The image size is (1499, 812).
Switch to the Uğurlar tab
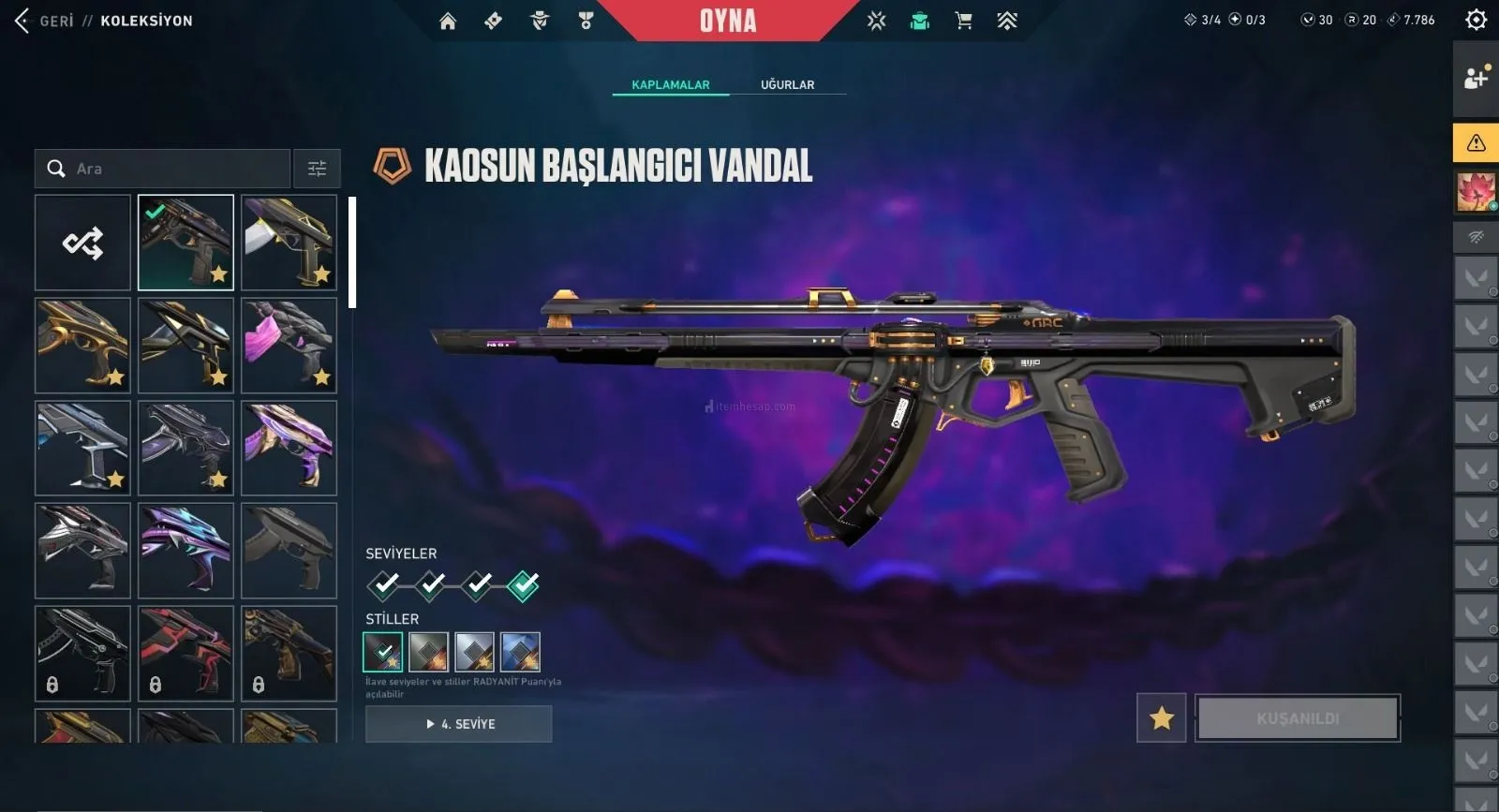pyautogui.click(x=787, y=84)
